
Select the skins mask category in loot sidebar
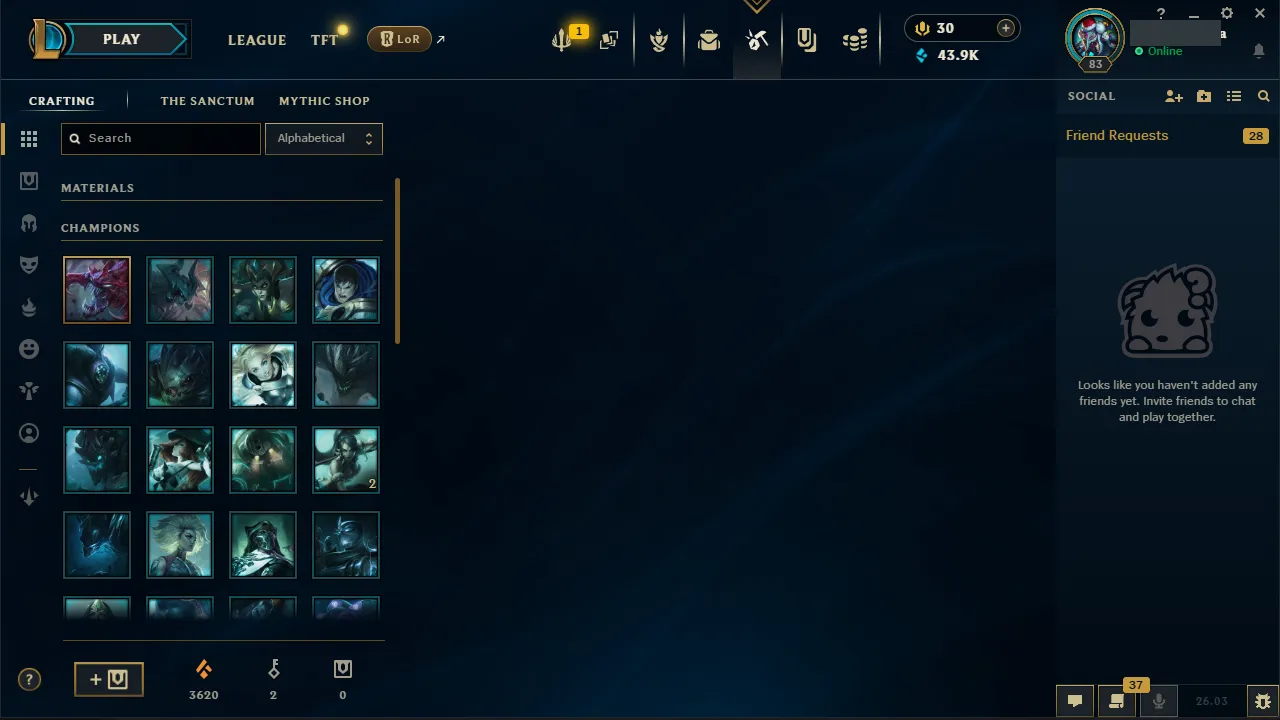click(x=29, y=264)
